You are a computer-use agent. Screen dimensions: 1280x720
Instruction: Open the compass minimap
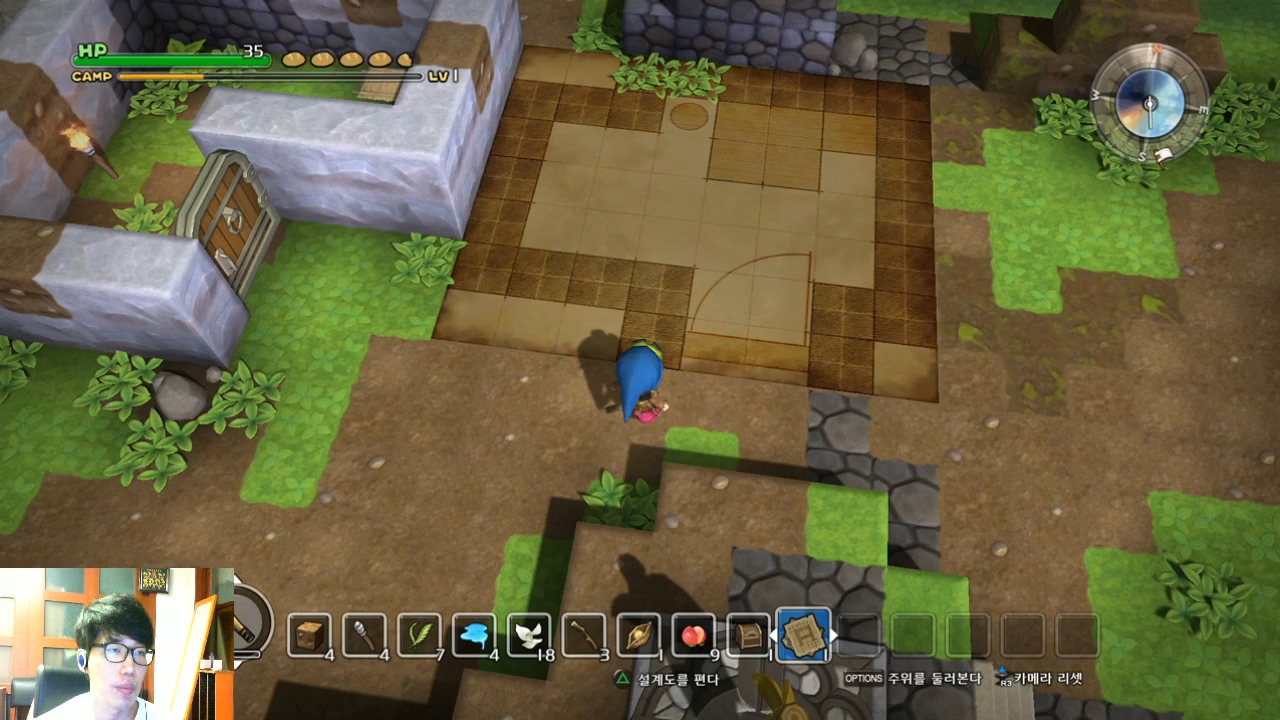[x=1149, y=103]
